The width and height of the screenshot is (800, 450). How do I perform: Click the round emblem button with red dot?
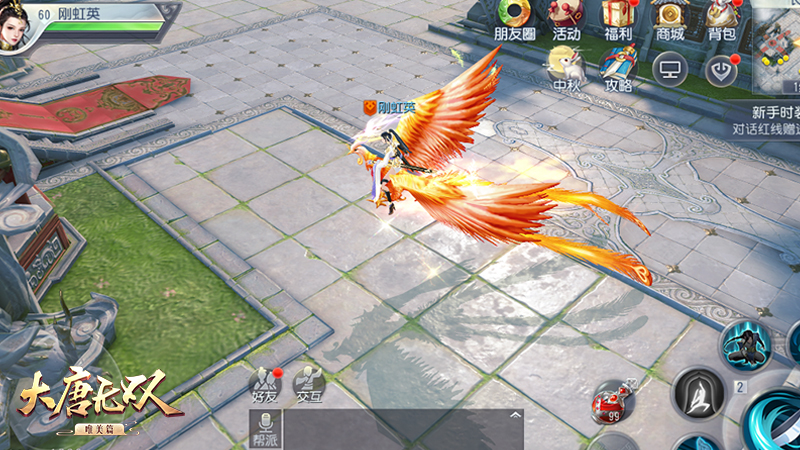coord(721,68)
